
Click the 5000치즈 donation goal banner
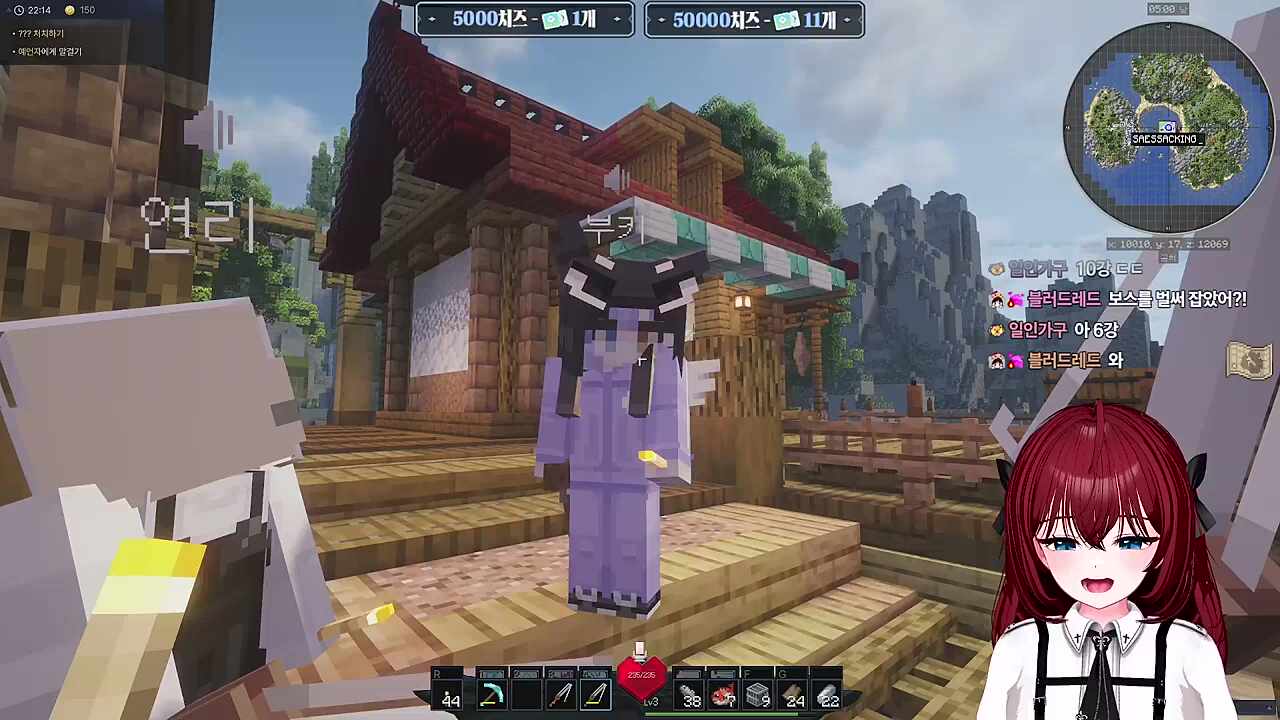click(525, 20)
